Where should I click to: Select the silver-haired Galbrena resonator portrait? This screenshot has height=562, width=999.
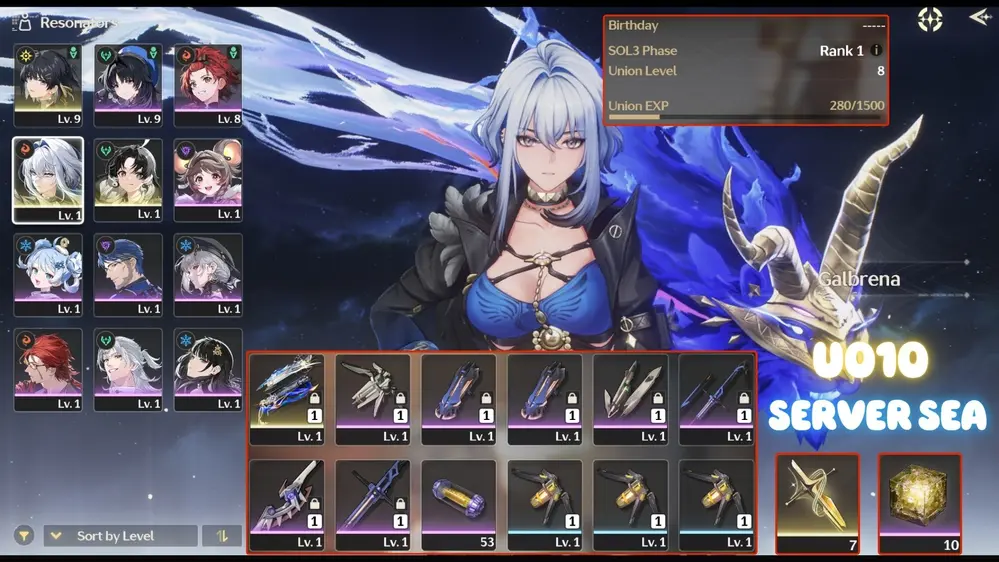(47, 178)
